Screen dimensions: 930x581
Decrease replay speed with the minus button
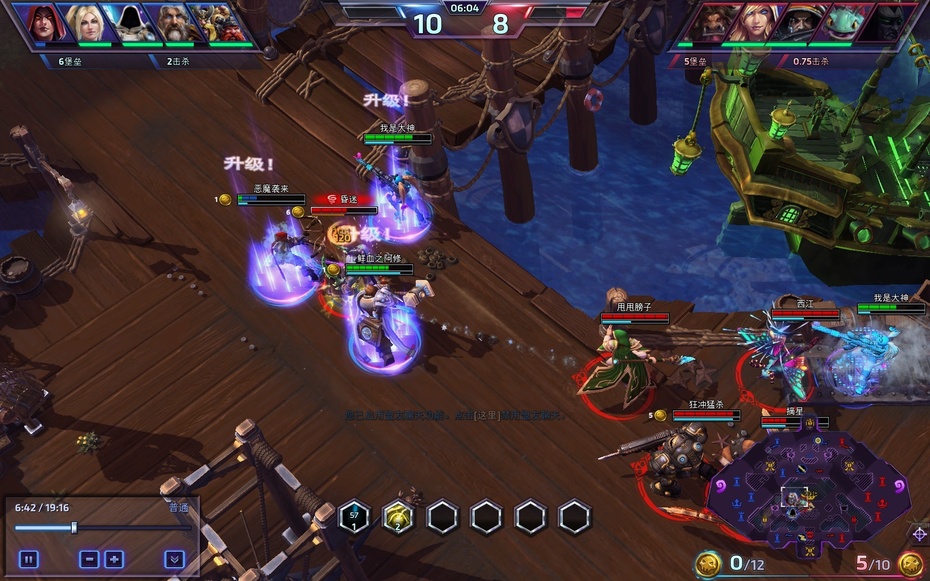pos(89,559)
